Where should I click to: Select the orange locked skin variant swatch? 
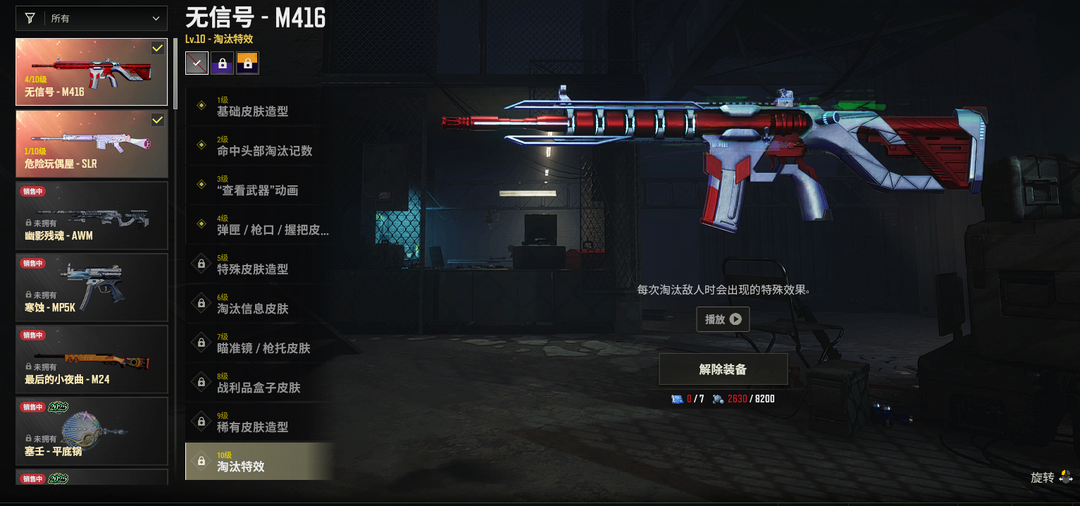tap(247, 63)
